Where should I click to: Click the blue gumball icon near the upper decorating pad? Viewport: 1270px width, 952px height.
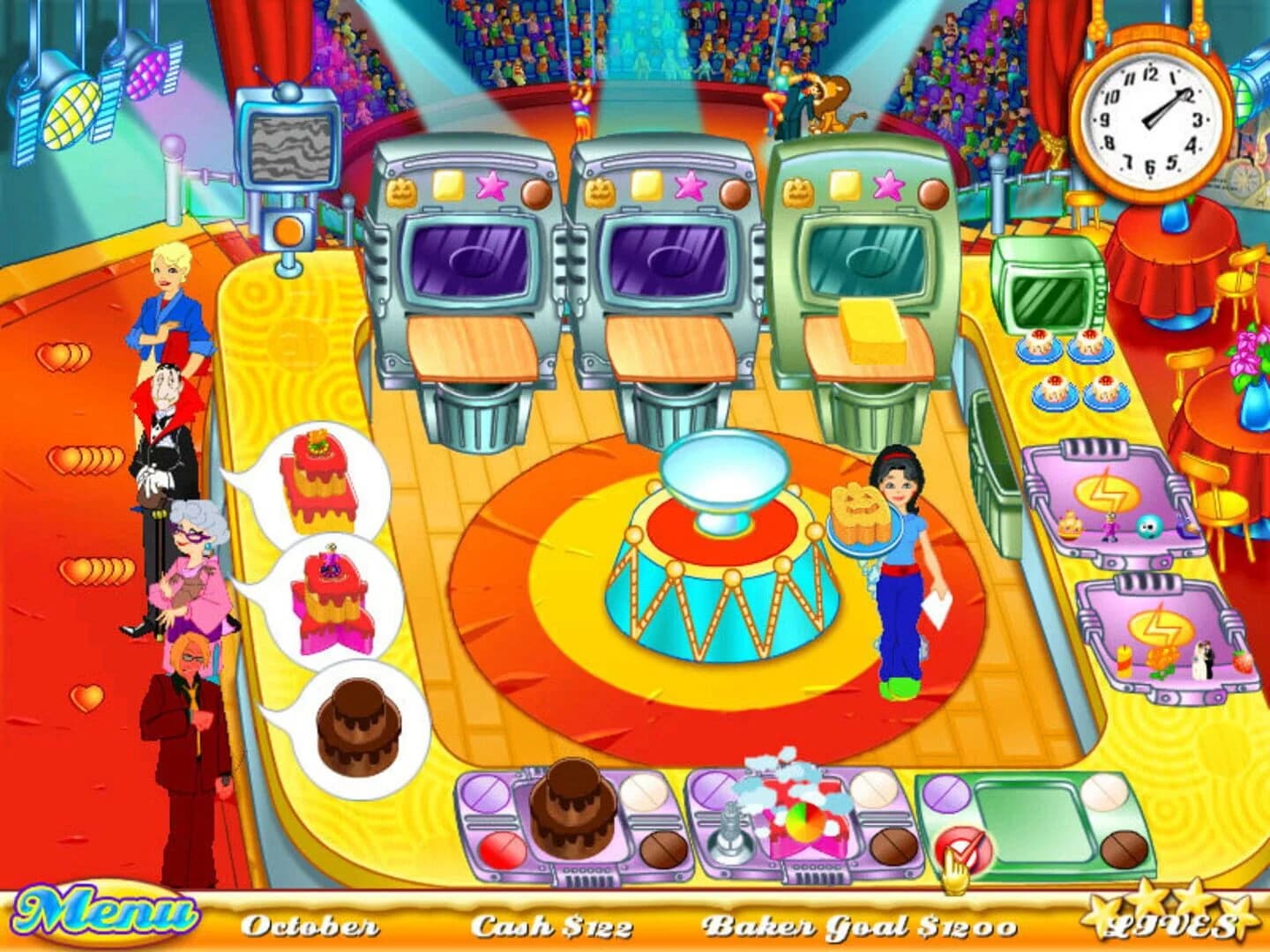[x=1148, y=526]
